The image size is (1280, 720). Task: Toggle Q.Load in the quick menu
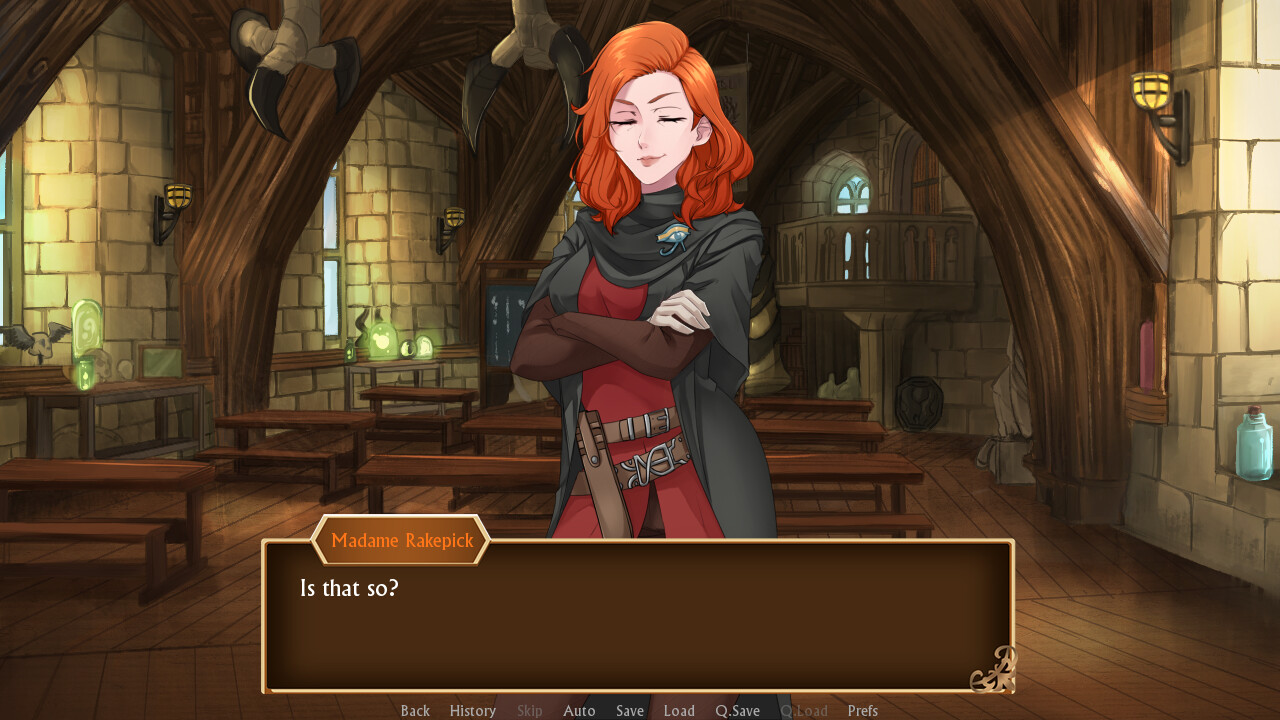(804, 710)
